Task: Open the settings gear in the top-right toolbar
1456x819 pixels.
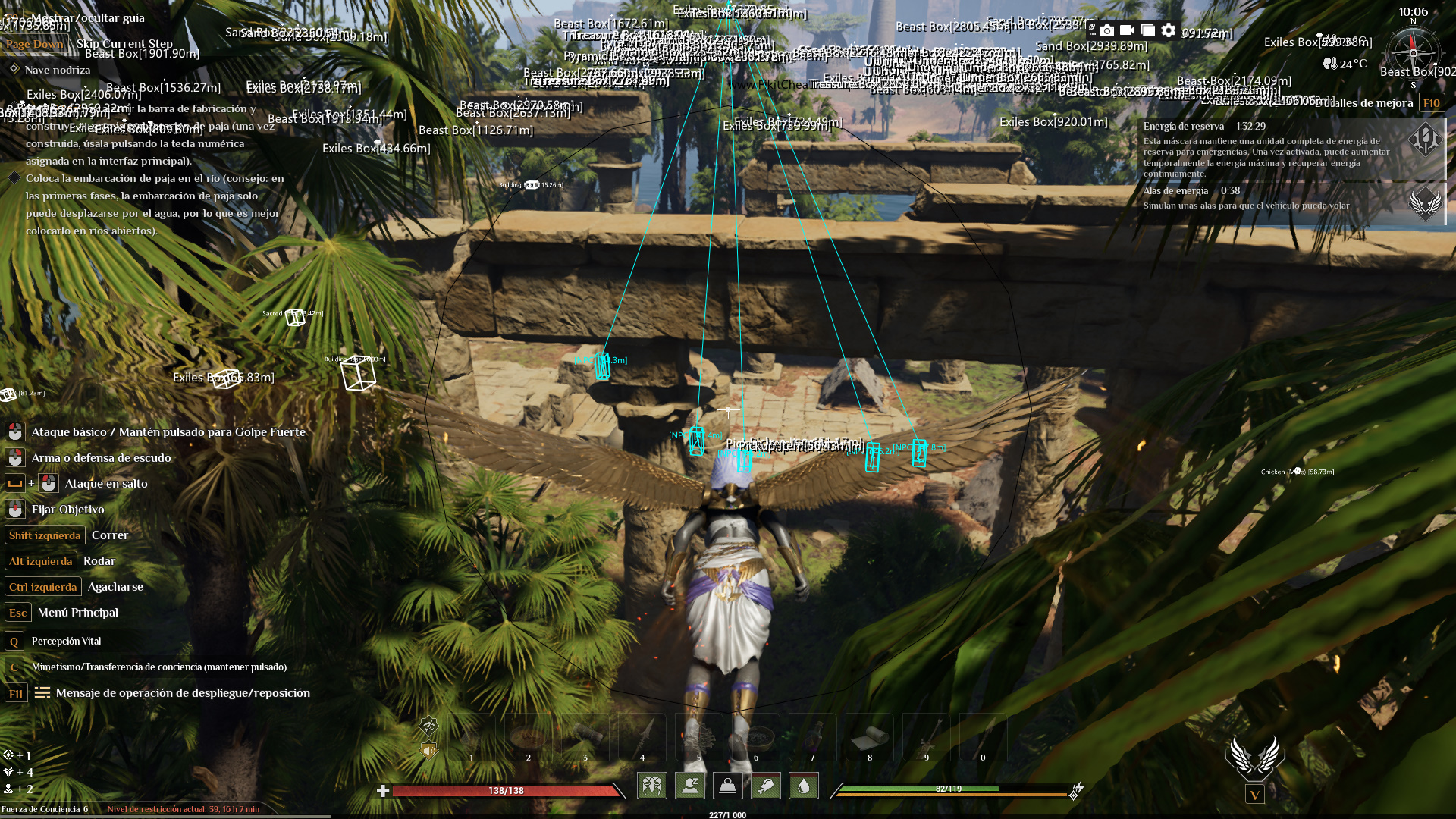Action: coord(1168,31)
